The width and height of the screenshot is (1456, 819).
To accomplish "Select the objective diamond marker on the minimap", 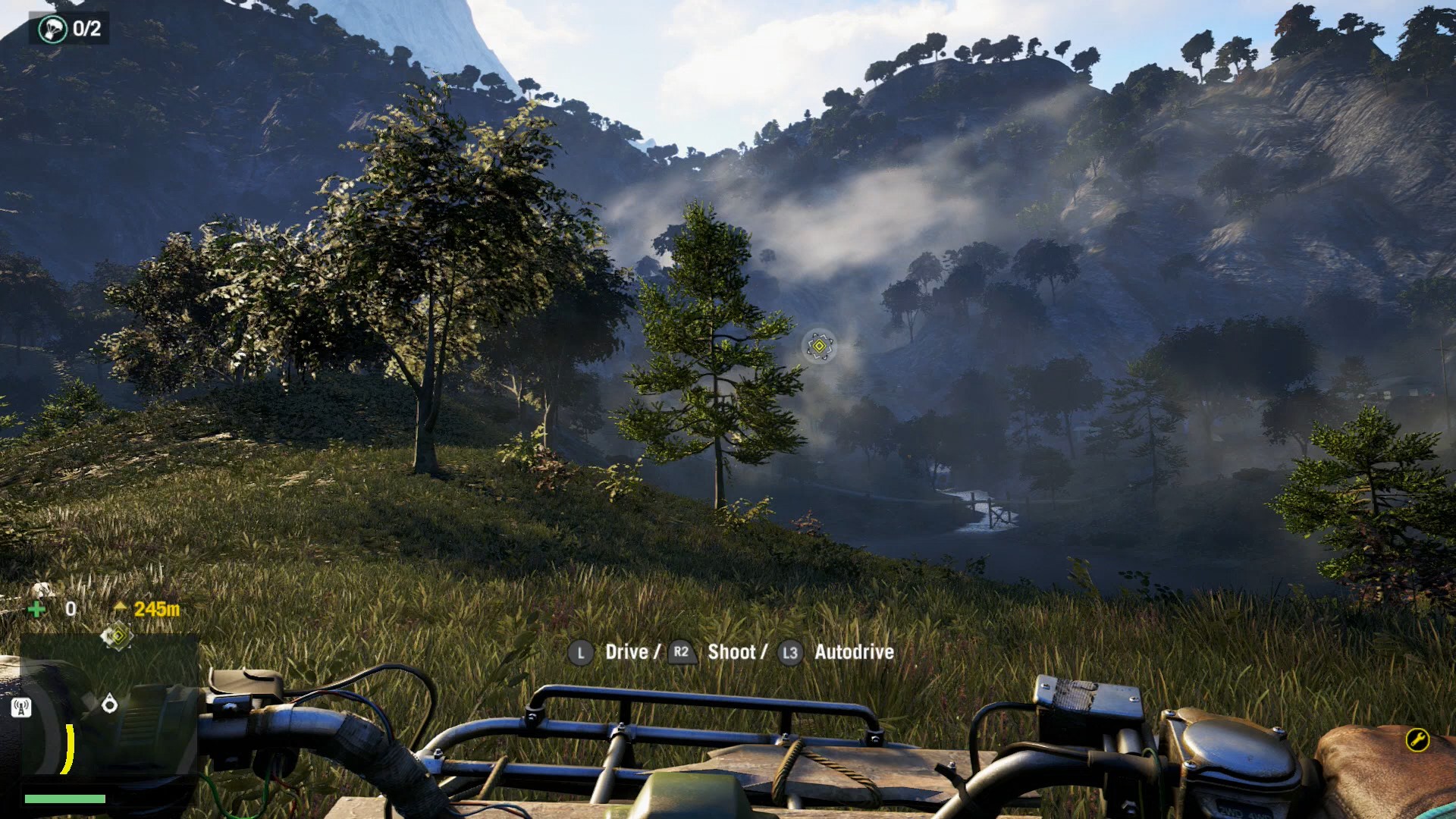I will click(x=118, y=635).
